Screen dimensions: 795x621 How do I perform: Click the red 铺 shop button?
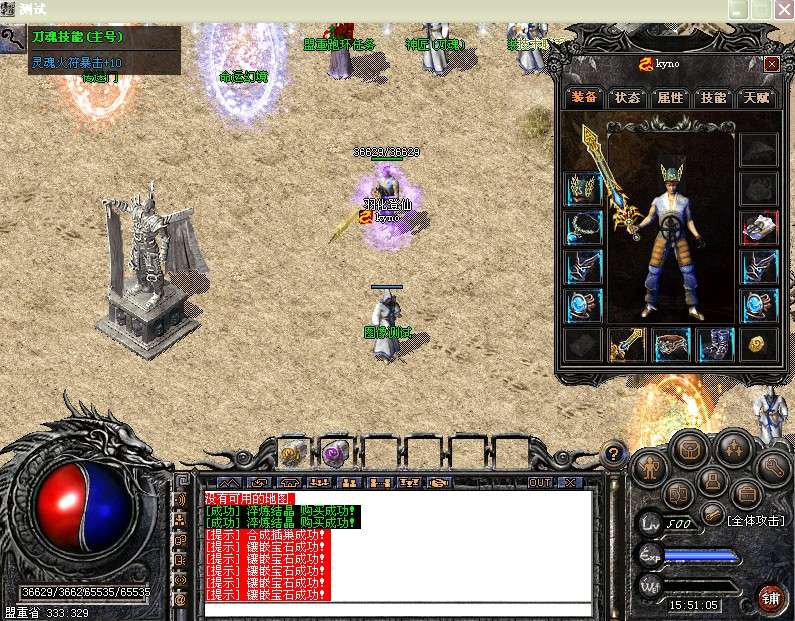770,598
